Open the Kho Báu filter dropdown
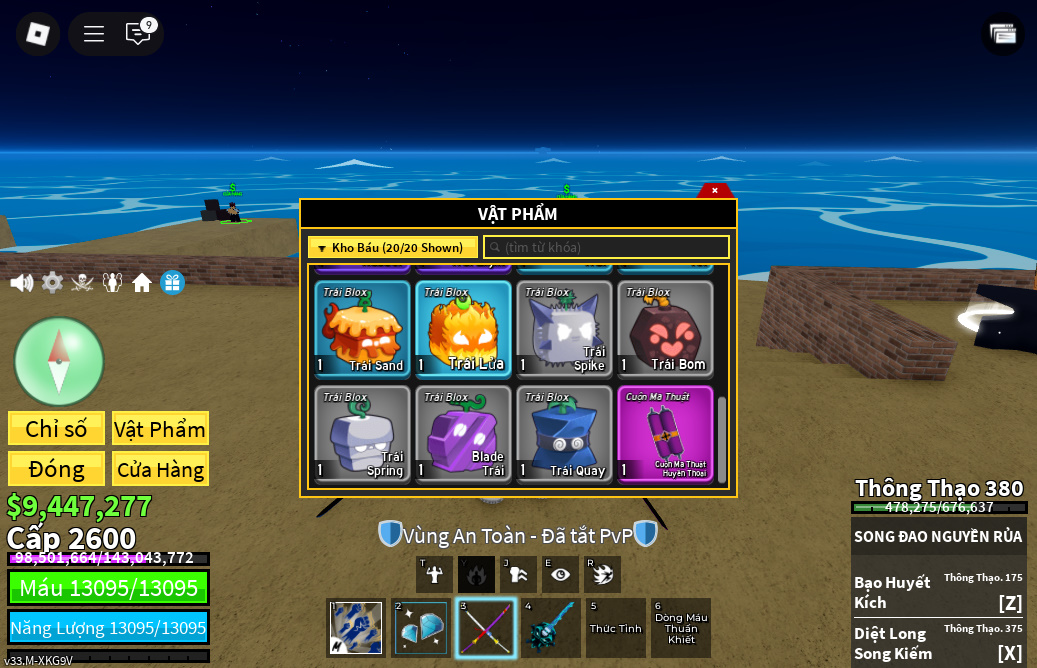 tap(392, 248)
